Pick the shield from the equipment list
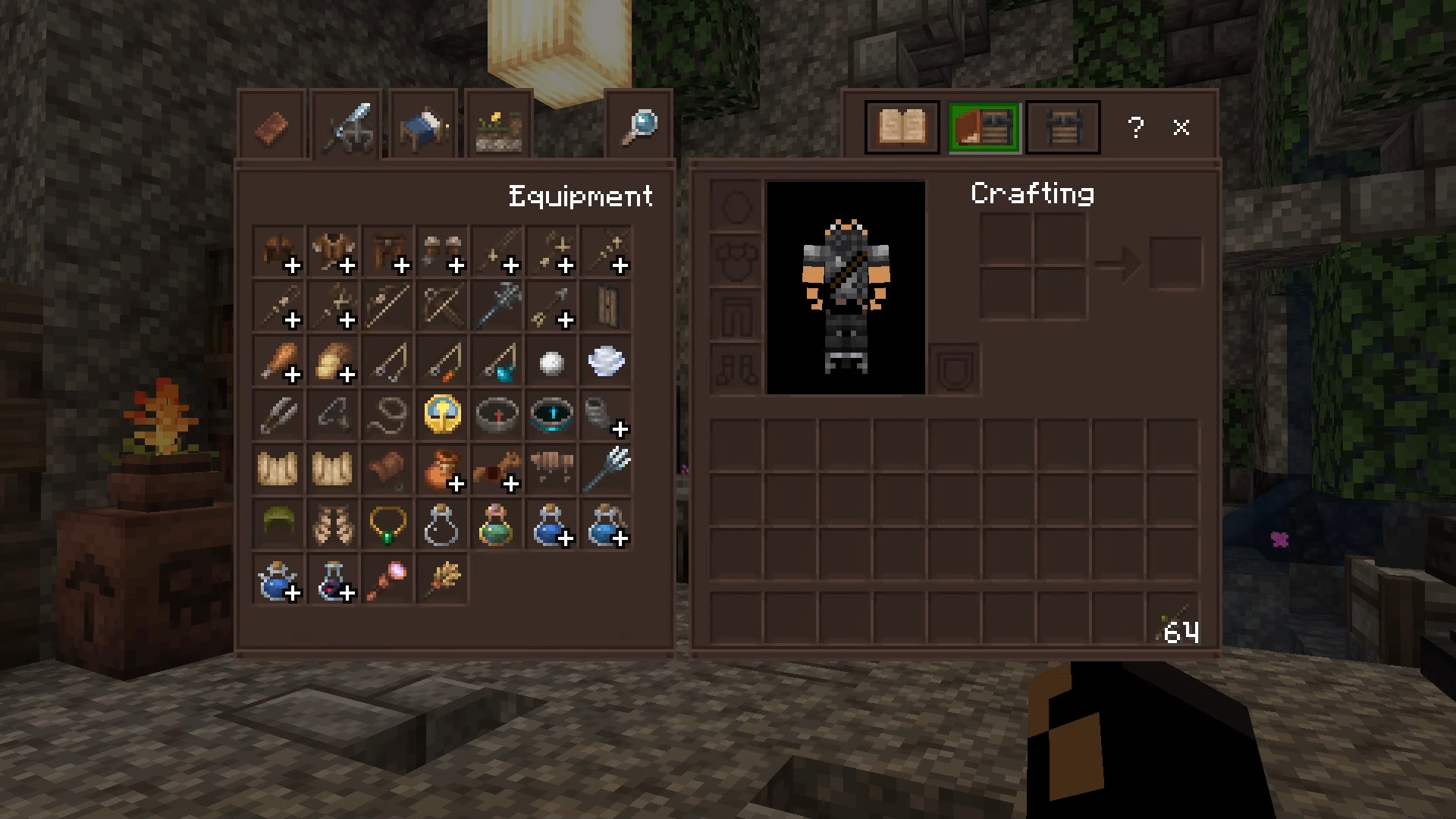This screenshot has width=1456, height=819. tap(607, 306)
